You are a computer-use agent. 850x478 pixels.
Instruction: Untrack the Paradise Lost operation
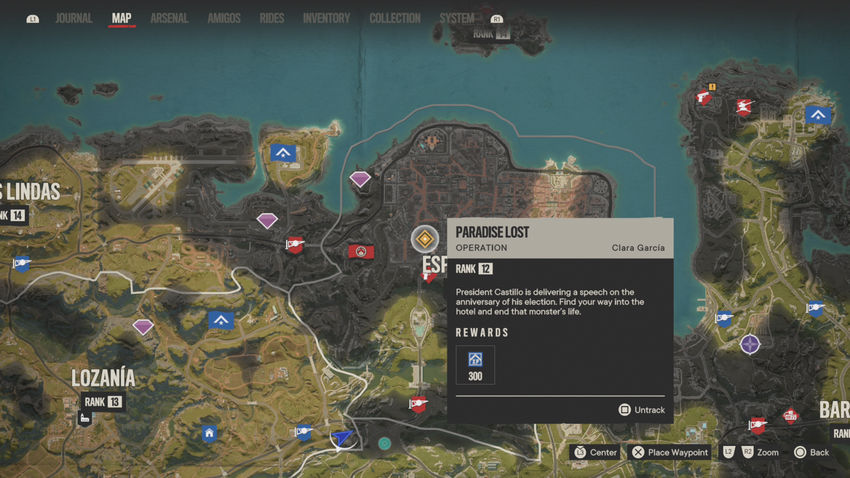point(641,410)
